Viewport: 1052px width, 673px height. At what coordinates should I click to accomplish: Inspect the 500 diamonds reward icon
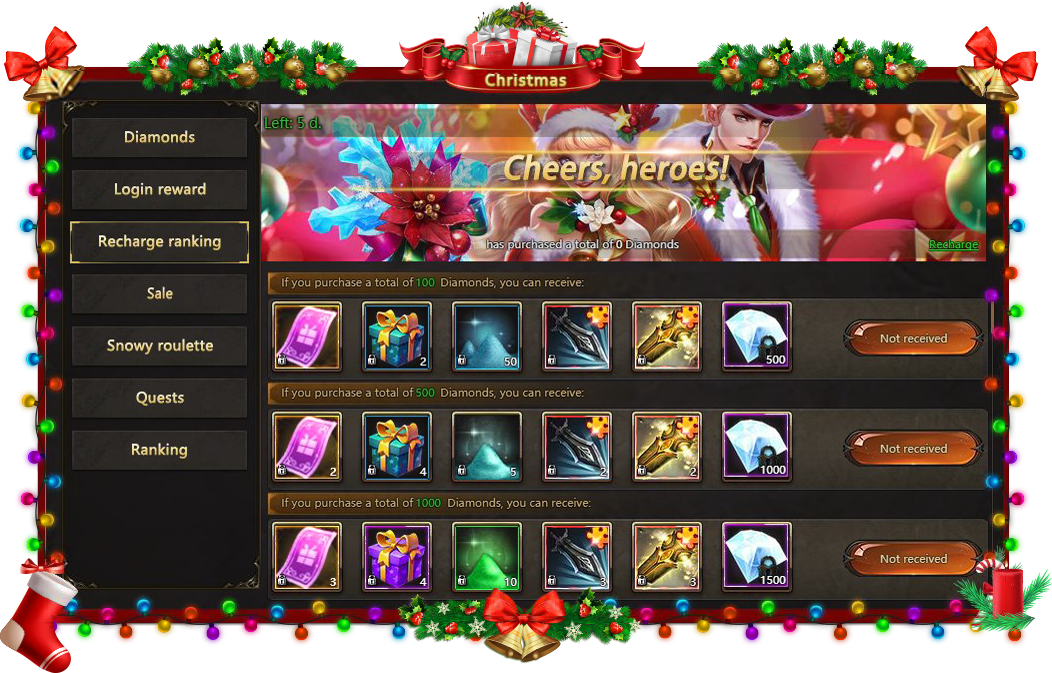coord(757,336)
